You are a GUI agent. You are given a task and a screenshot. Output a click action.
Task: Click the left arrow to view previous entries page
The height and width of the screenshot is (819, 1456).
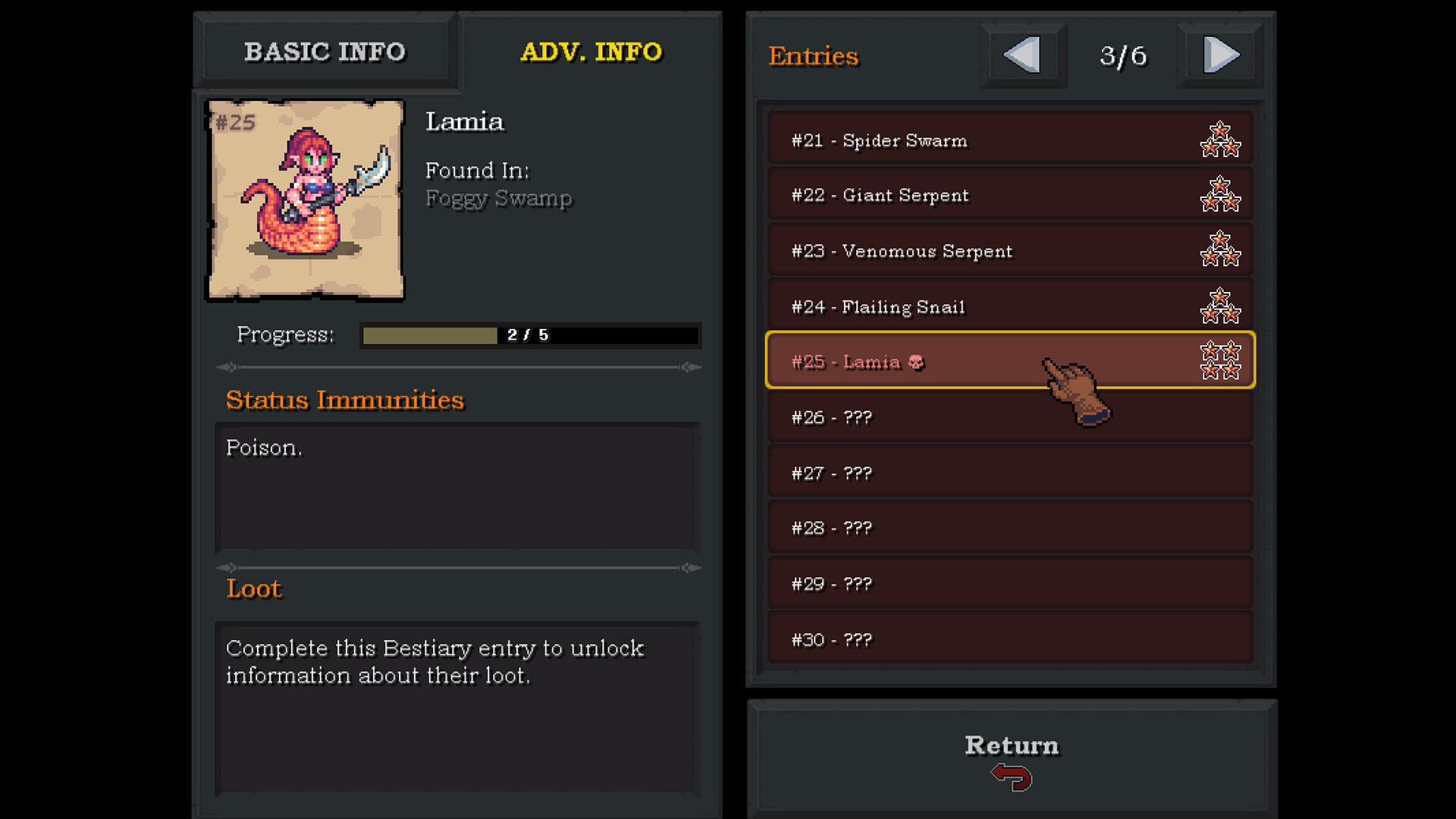click(x=1022, y=55)
